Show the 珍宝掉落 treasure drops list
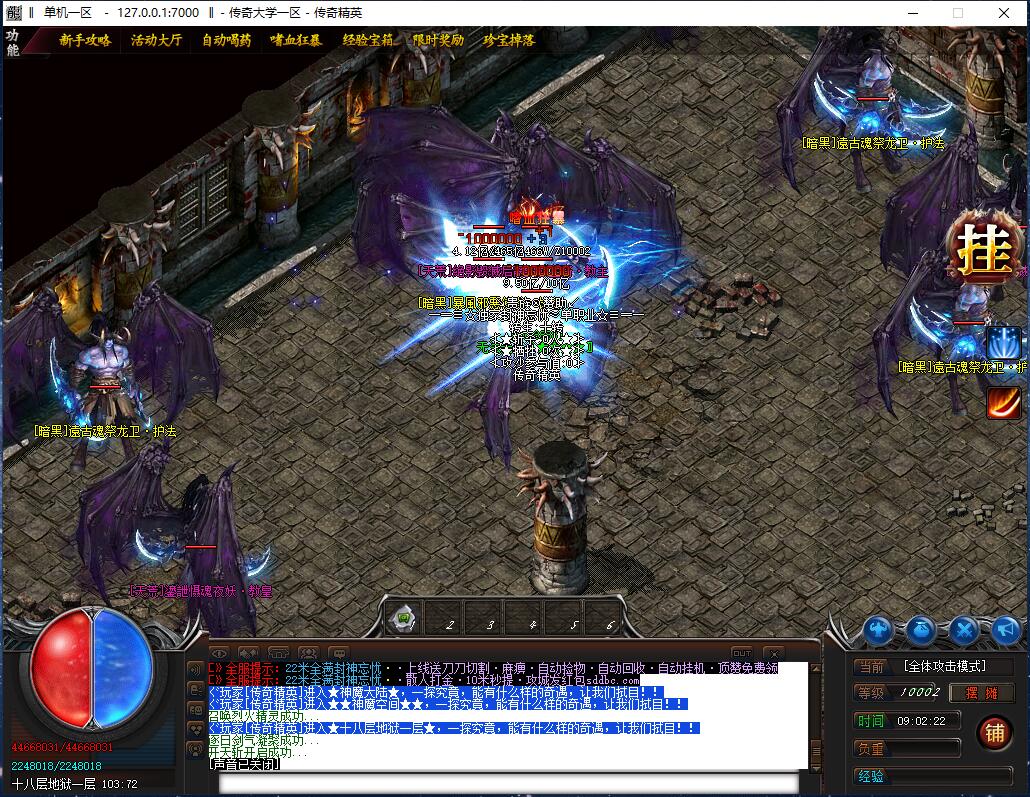1030x797 pixels. click(x=509, y=41)
